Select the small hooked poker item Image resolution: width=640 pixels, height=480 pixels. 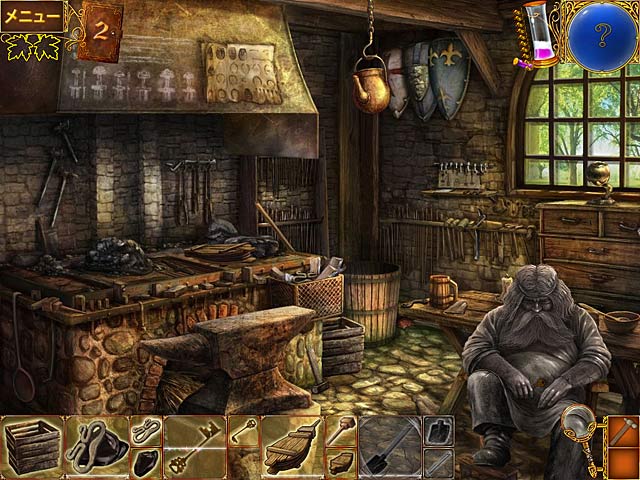[x=243, y=432]
